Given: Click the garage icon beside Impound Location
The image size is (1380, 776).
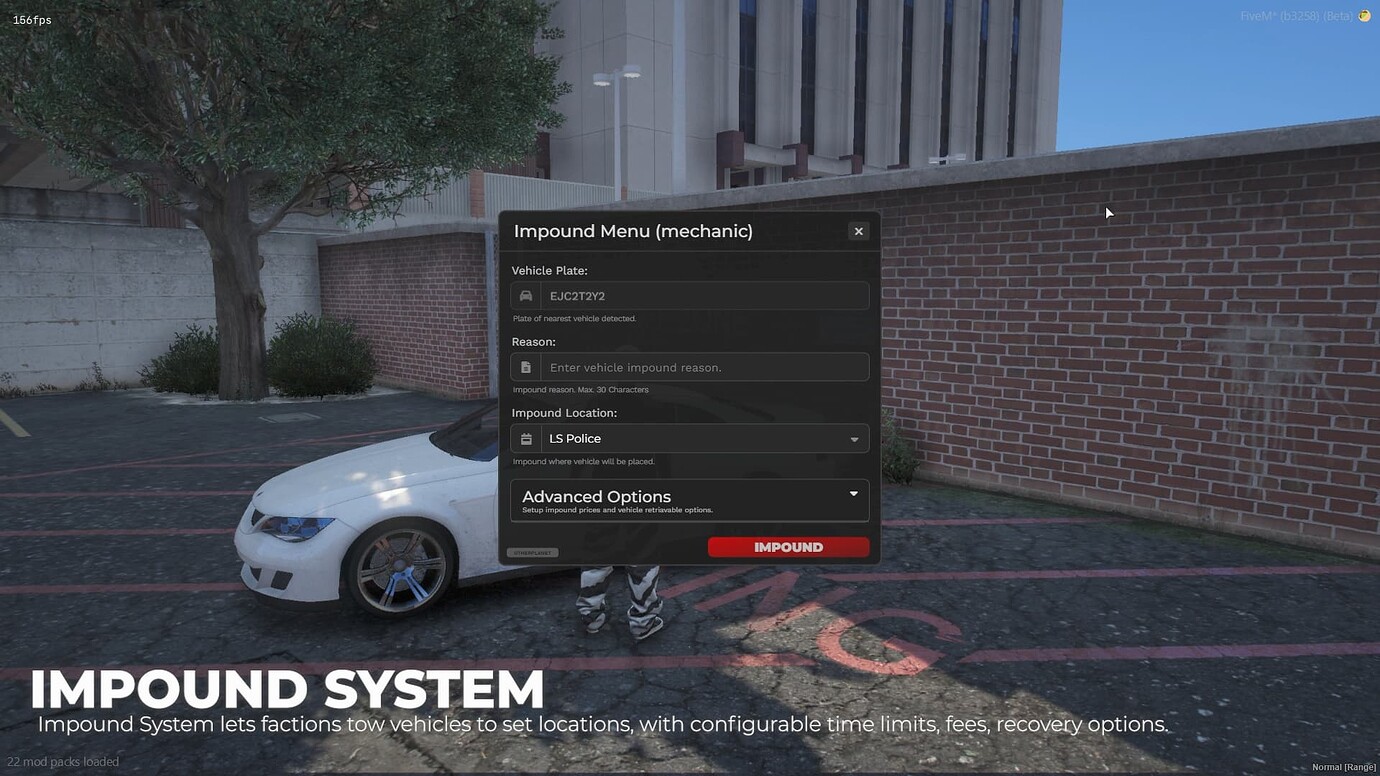Looking at the screenshot, I should point(525,438).
